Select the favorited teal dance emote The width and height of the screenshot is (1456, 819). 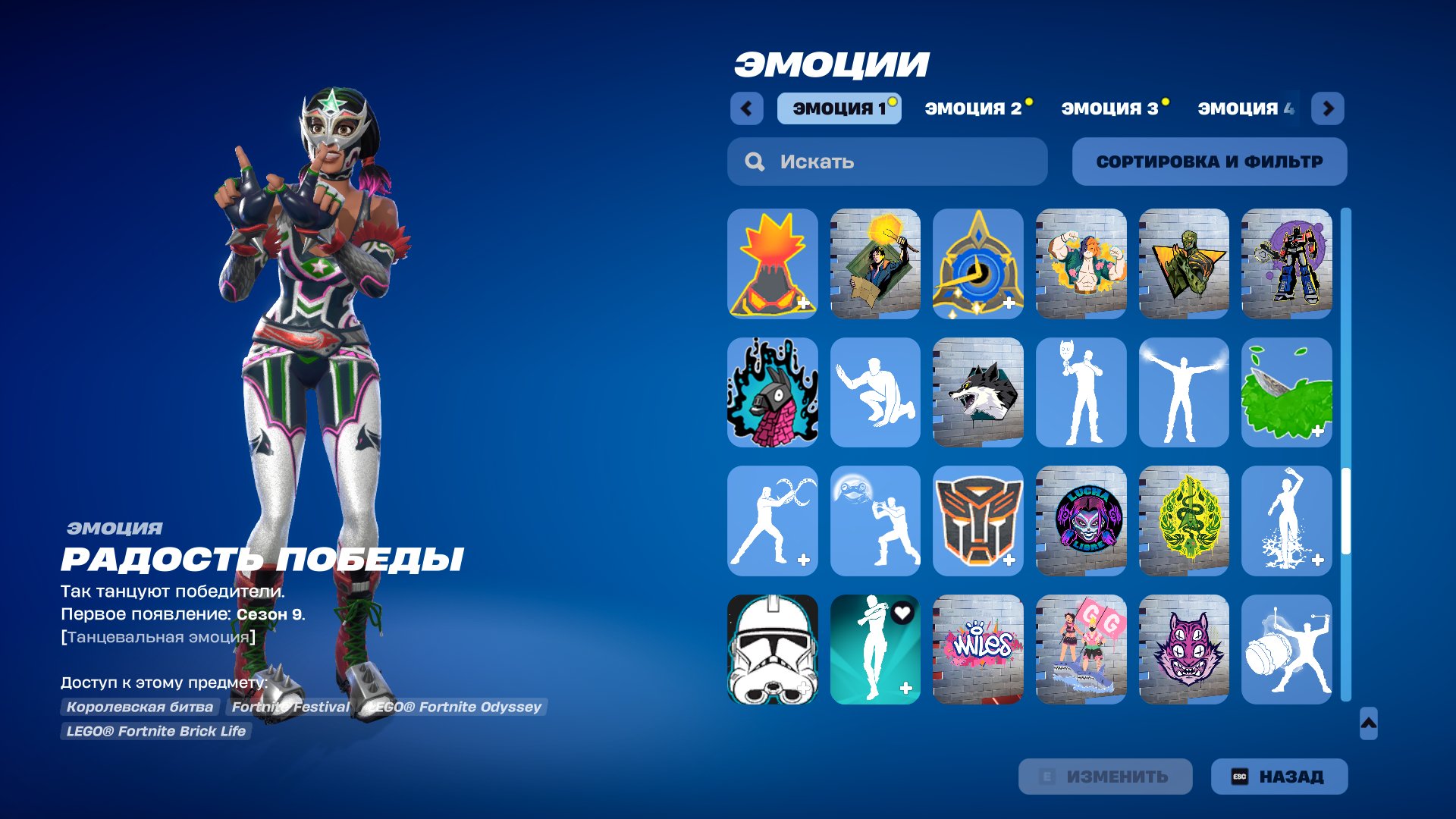(x=875, y=649)
